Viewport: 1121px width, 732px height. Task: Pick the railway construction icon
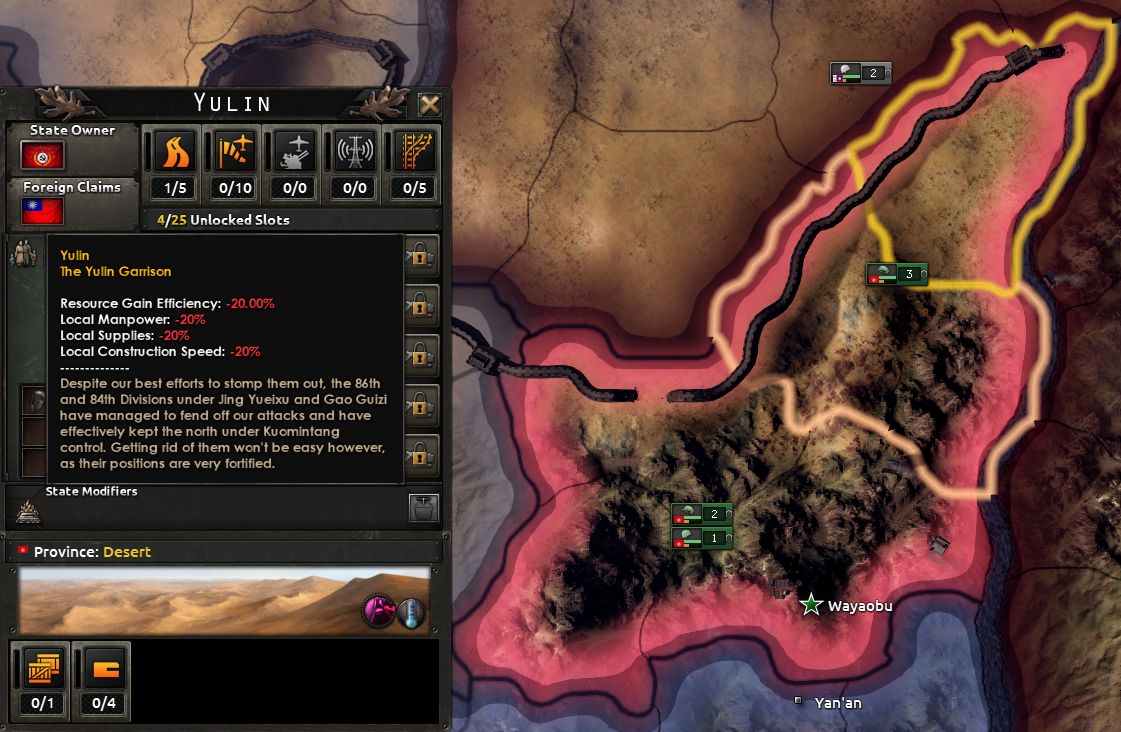(x=415, y=152)
